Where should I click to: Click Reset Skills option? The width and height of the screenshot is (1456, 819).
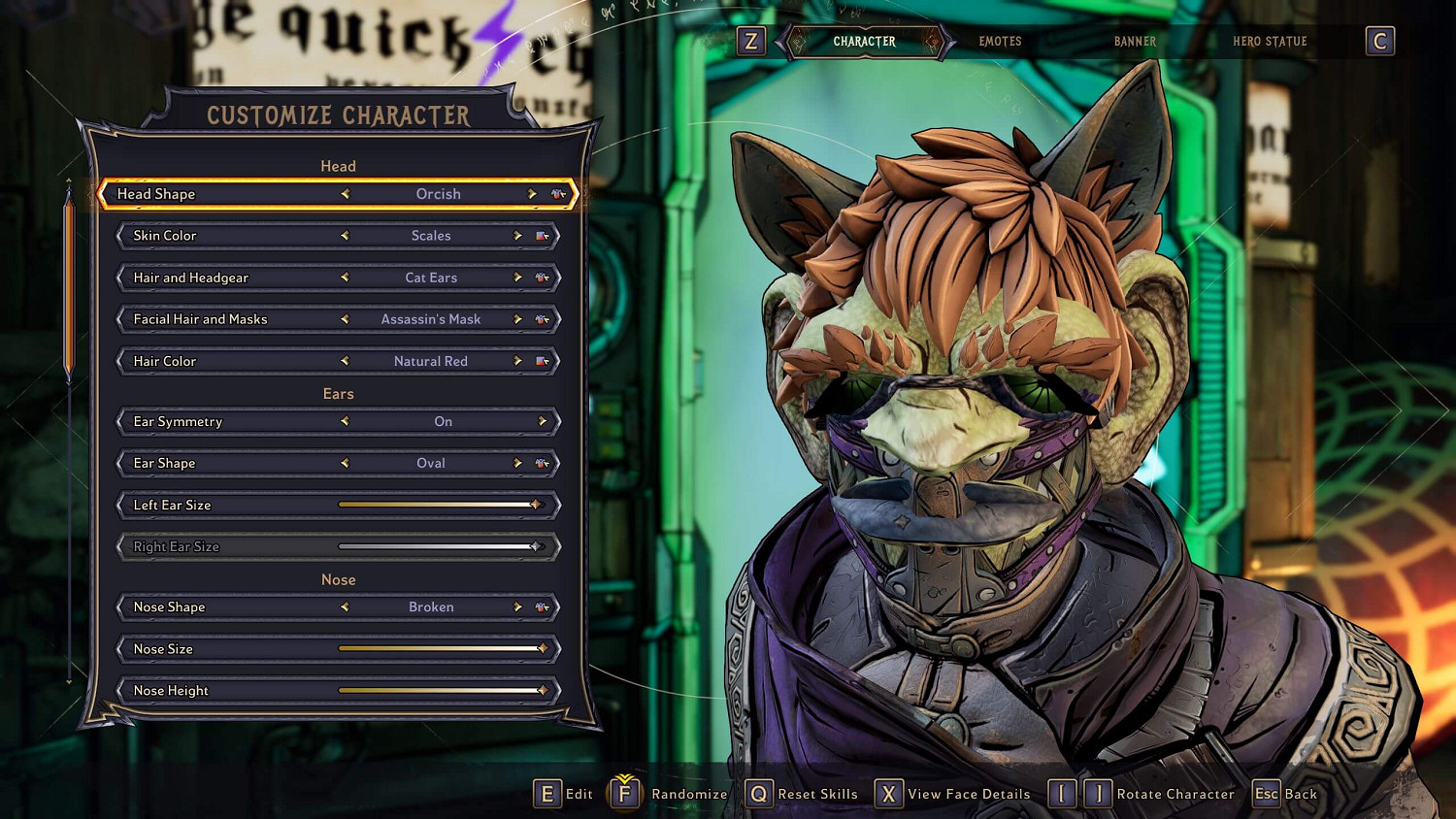click(x=802, y=794)
